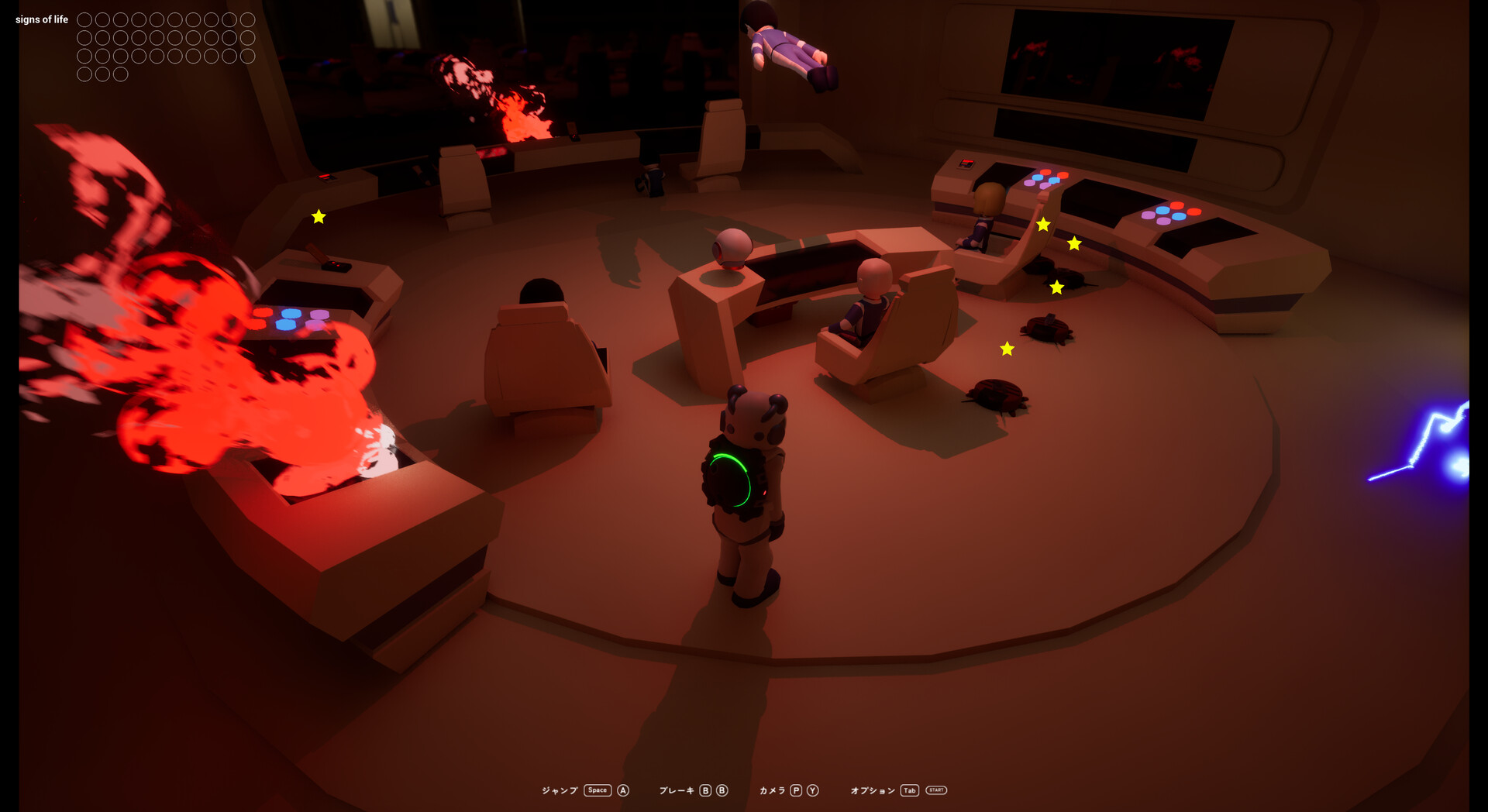The image size is (1488, 812).
Task: Check the last circle in the bottom tracker row
Action: (120, 74)
